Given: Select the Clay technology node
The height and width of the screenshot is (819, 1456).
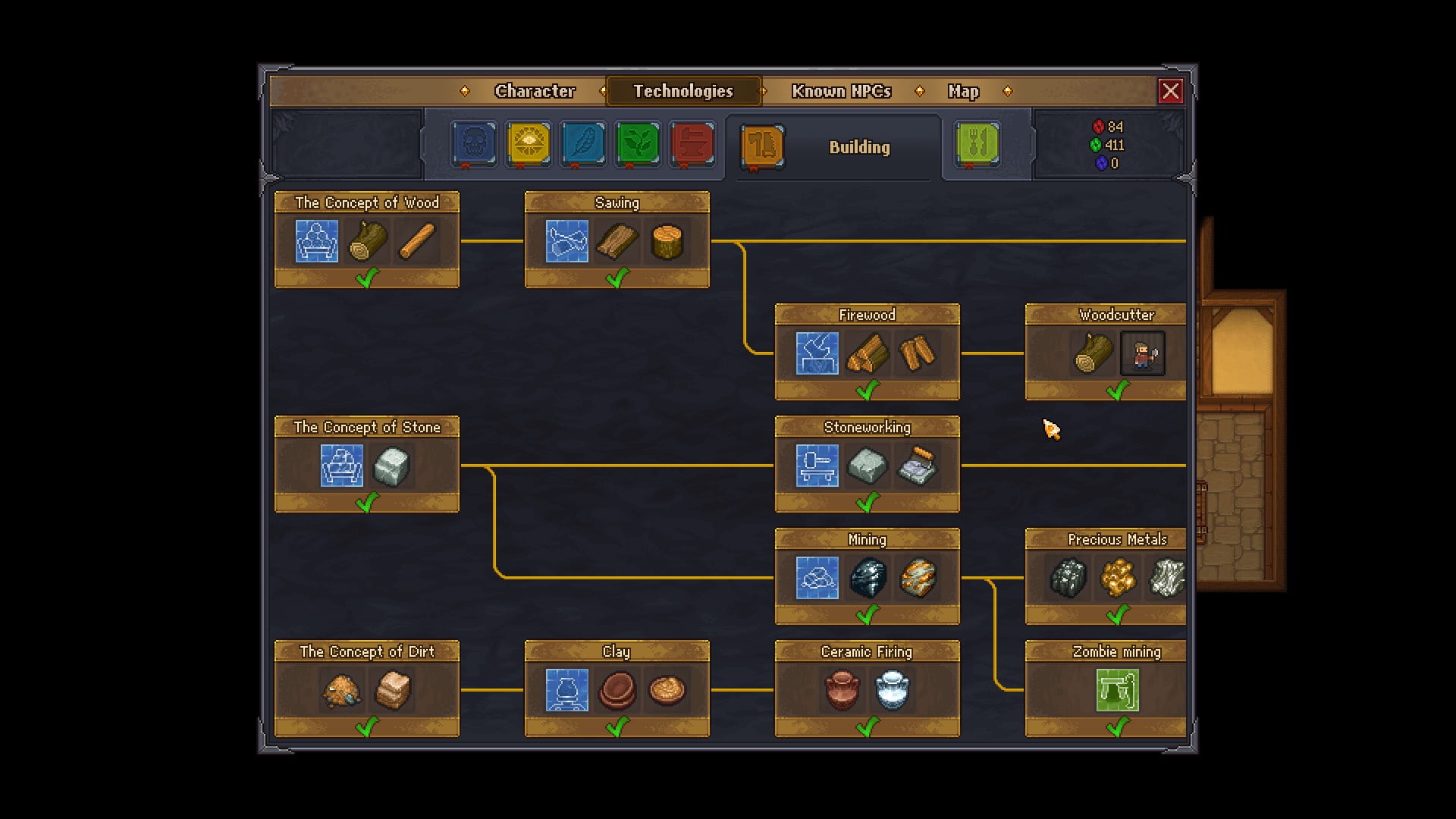Looking at the screenshot, I should pos(617,689).
